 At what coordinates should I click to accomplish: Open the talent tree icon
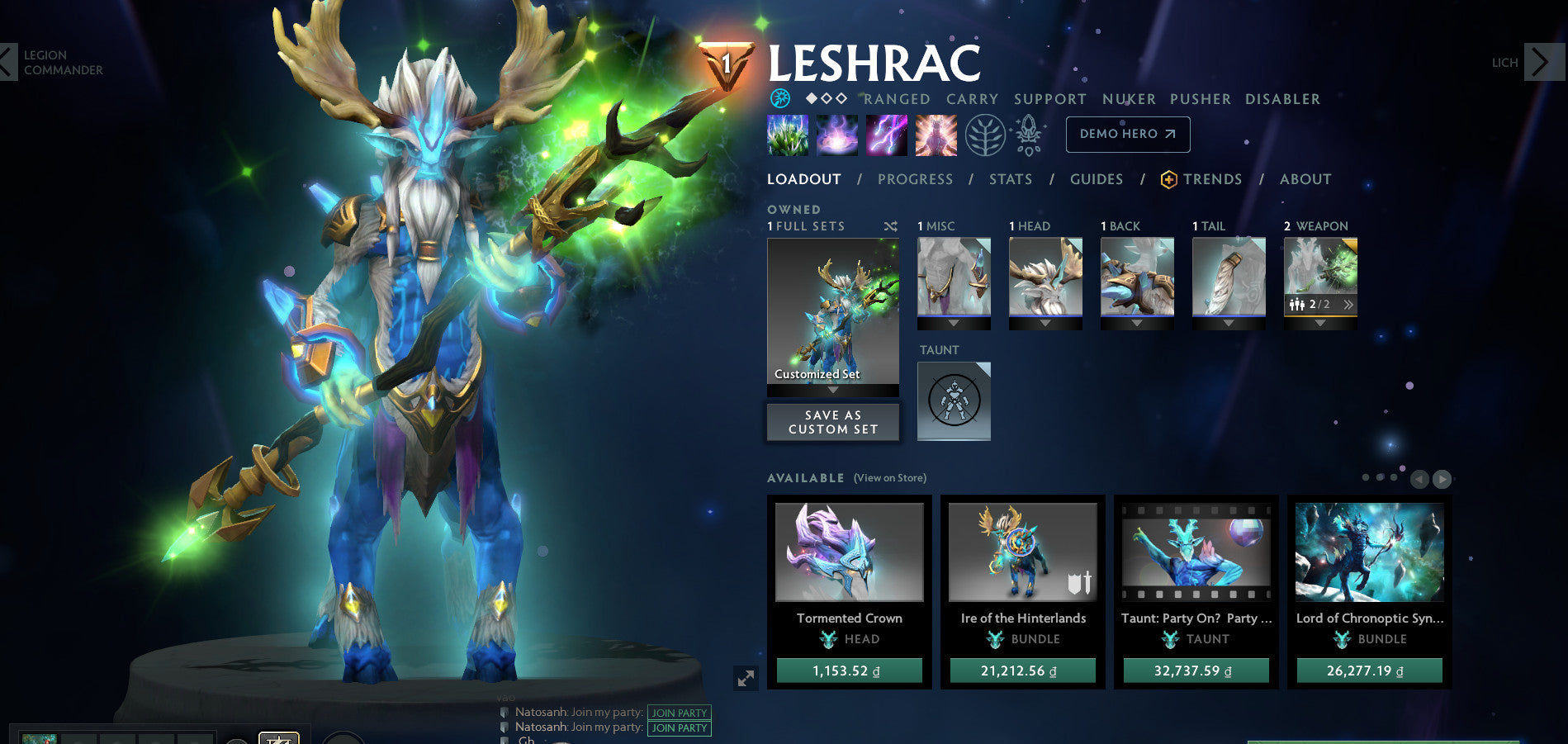pos(987,135)
